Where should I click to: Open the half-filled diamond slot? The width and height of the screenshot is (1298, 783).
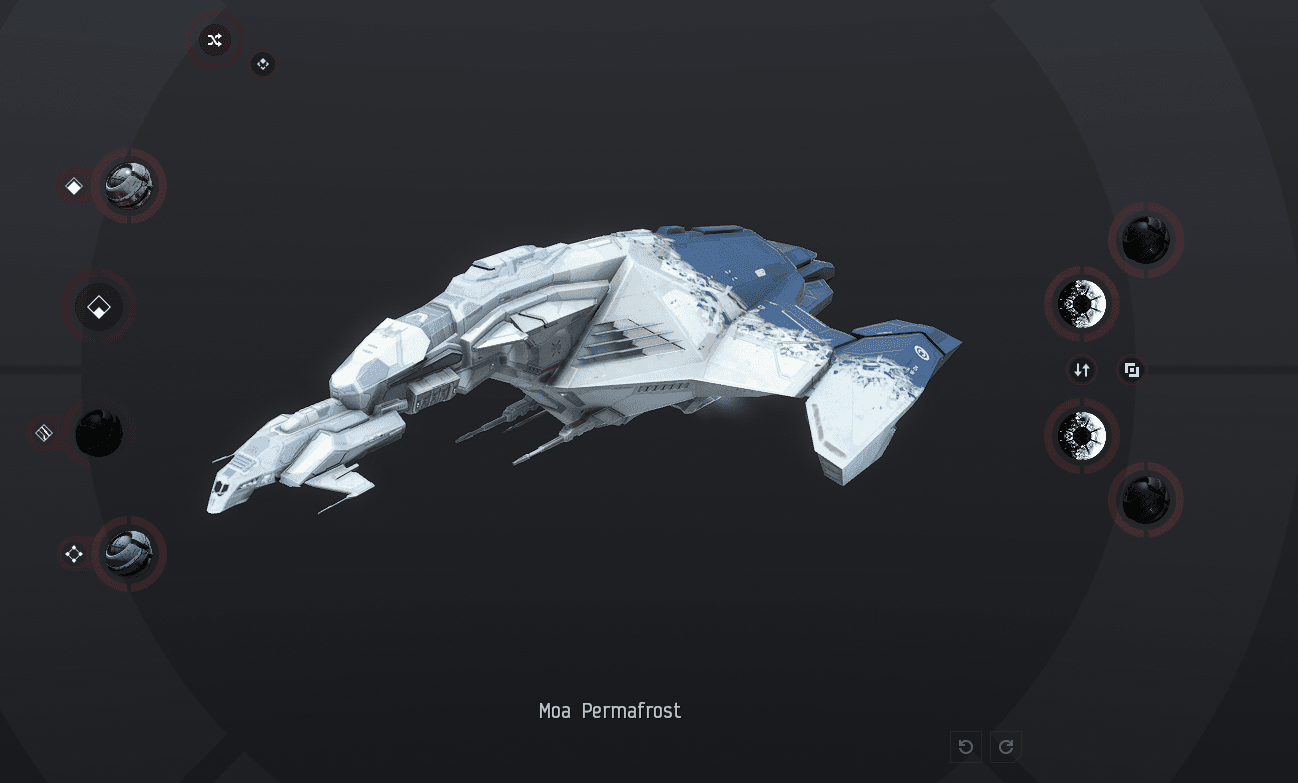point(99,307)
